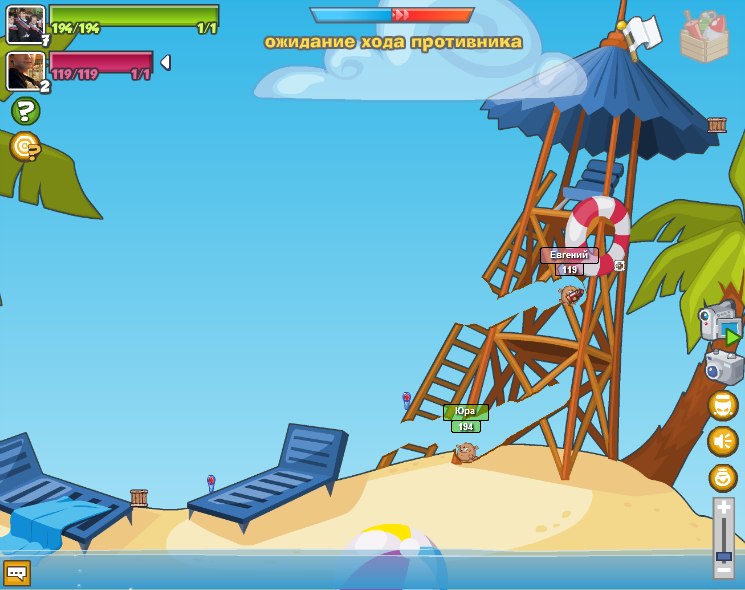Click the zoom slider minus button

(x=723, y=570)
